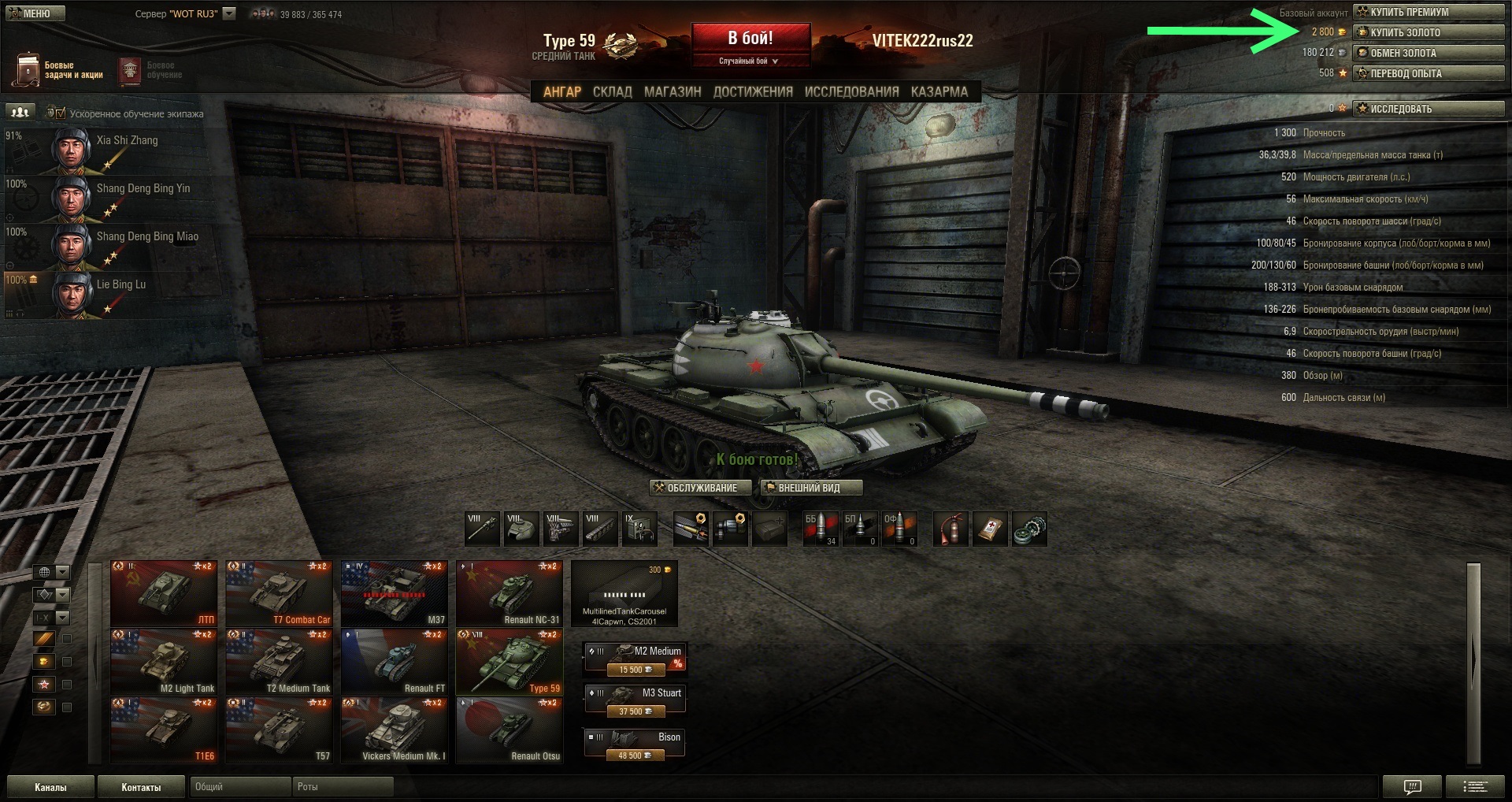Switch to the СКЛАД tab
Viewport: 1512px width, 802px height.
tap(612, 91)
